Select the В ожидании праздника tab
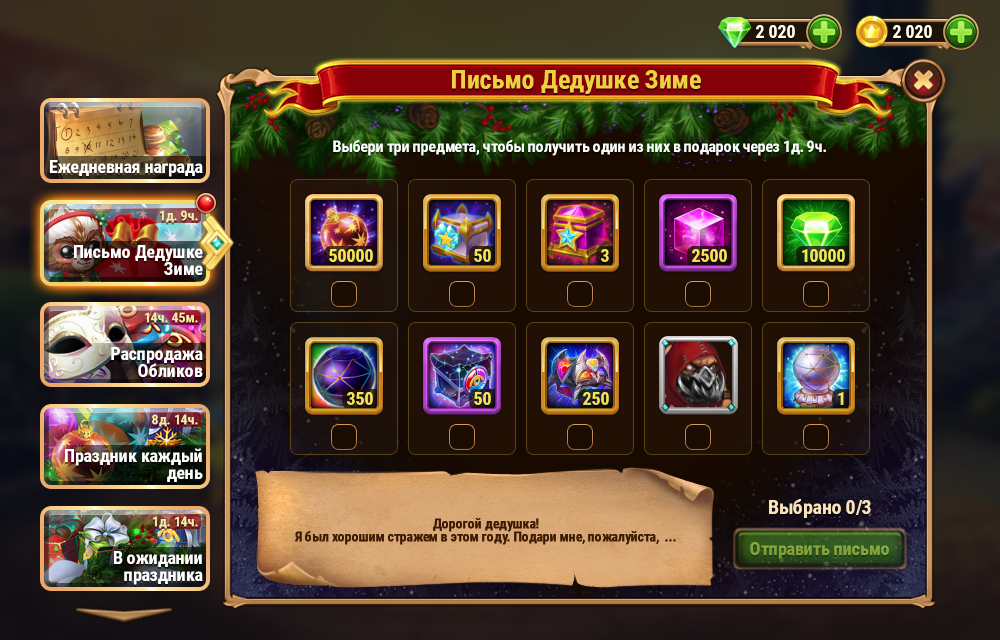Image resolution: width=1000 pixels, height=640 pixels. click(125, 547)
